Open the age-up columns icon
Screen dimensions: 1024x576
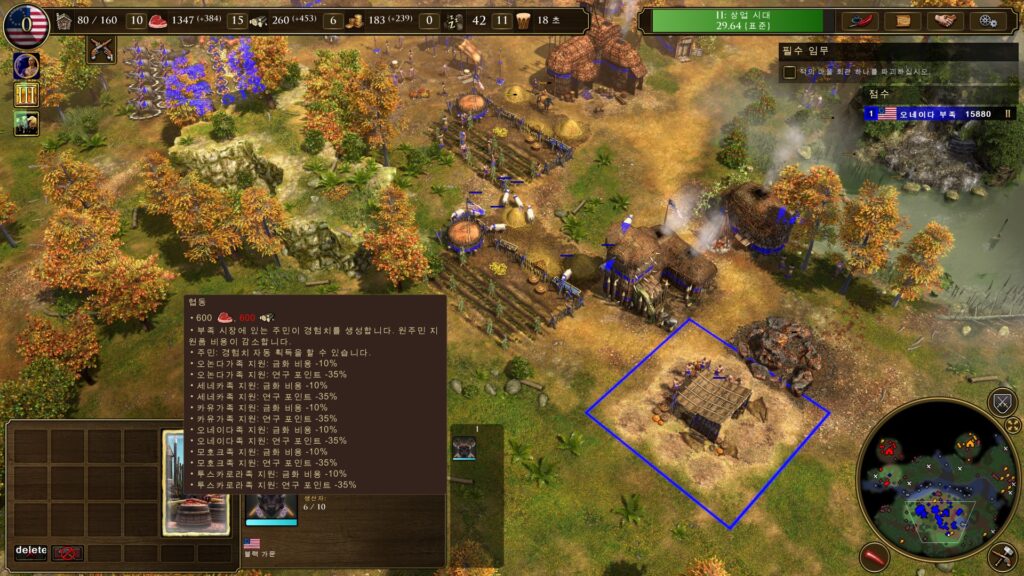point(26,94)
